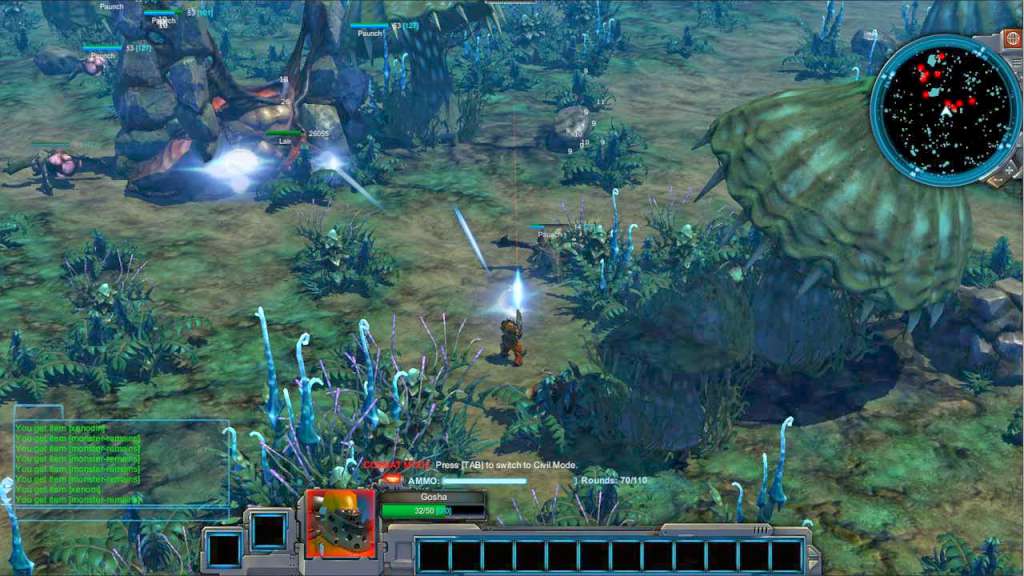
Task: Click the circular minimap radar
Action: [x=945, y=110]
